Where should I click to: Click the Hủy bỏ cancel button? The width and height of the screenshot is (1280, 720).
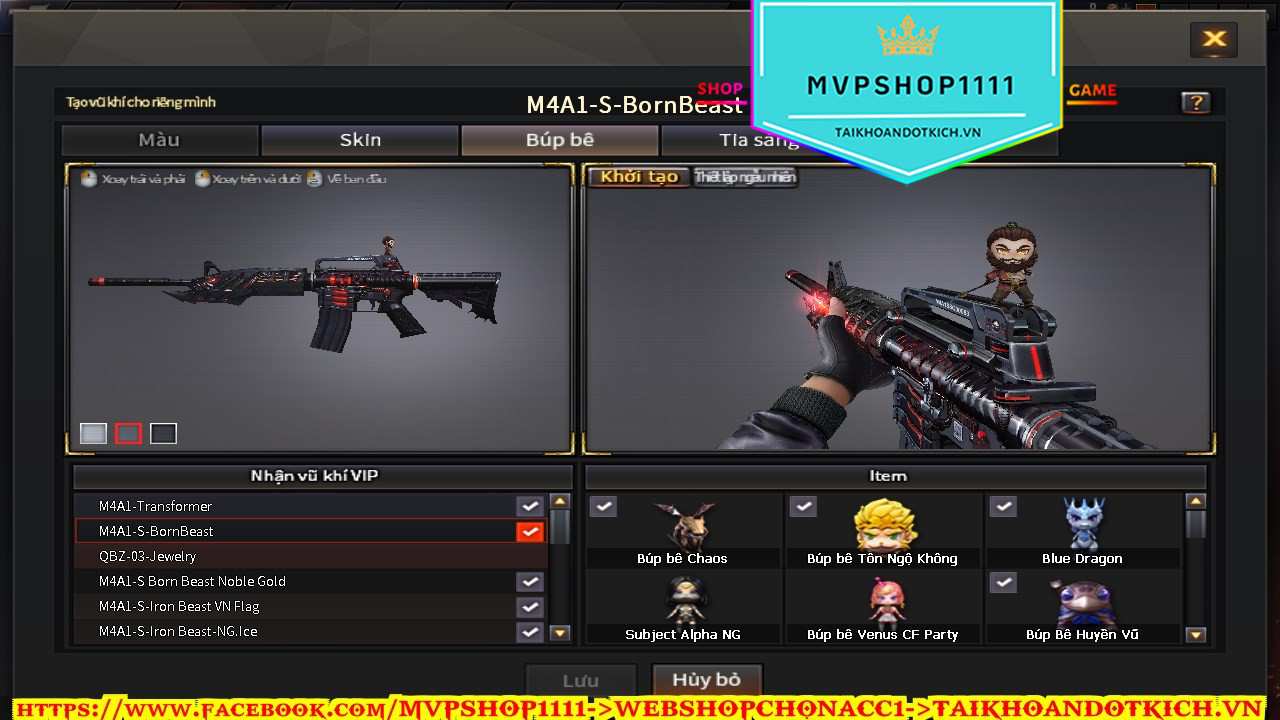click(706, 680)
